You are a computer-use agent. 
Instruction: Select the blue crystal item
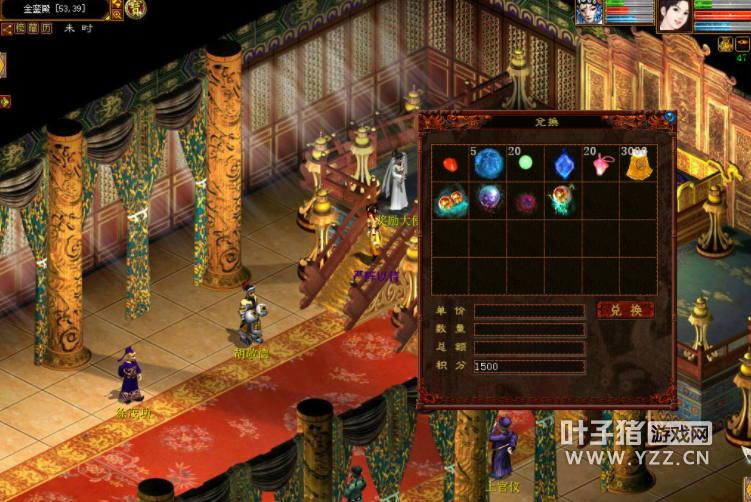click(x=564, y=163)
